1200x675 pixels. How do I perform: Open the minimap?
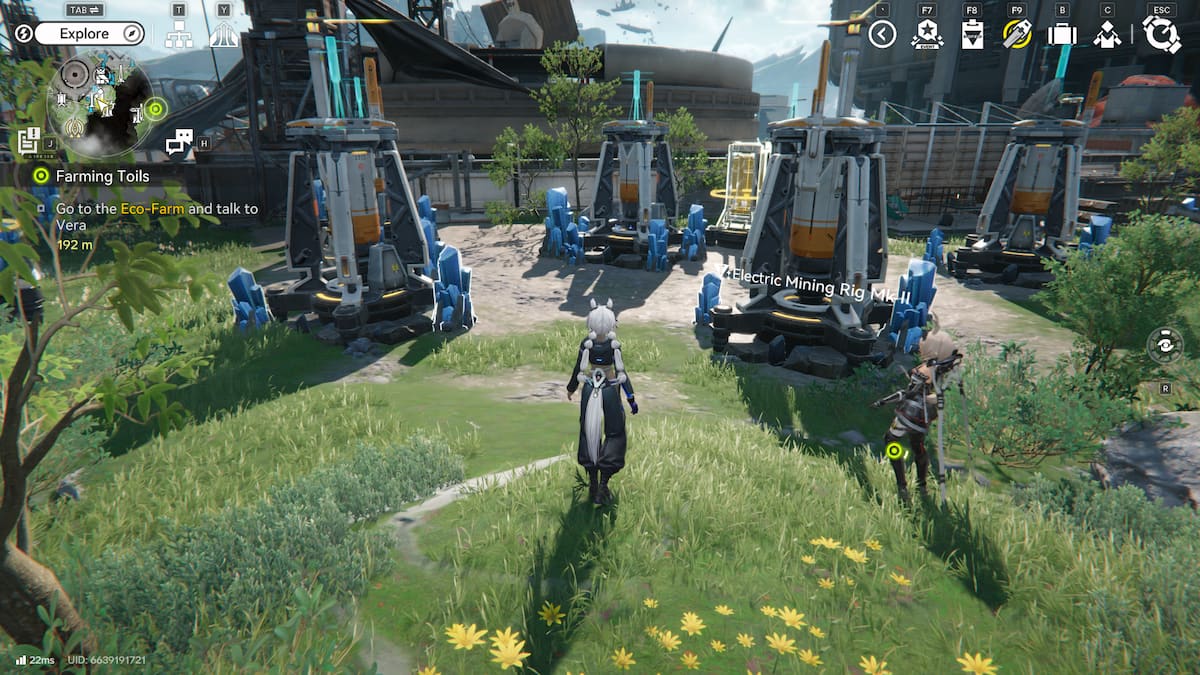pyautogui.click(x=100, y=100)
